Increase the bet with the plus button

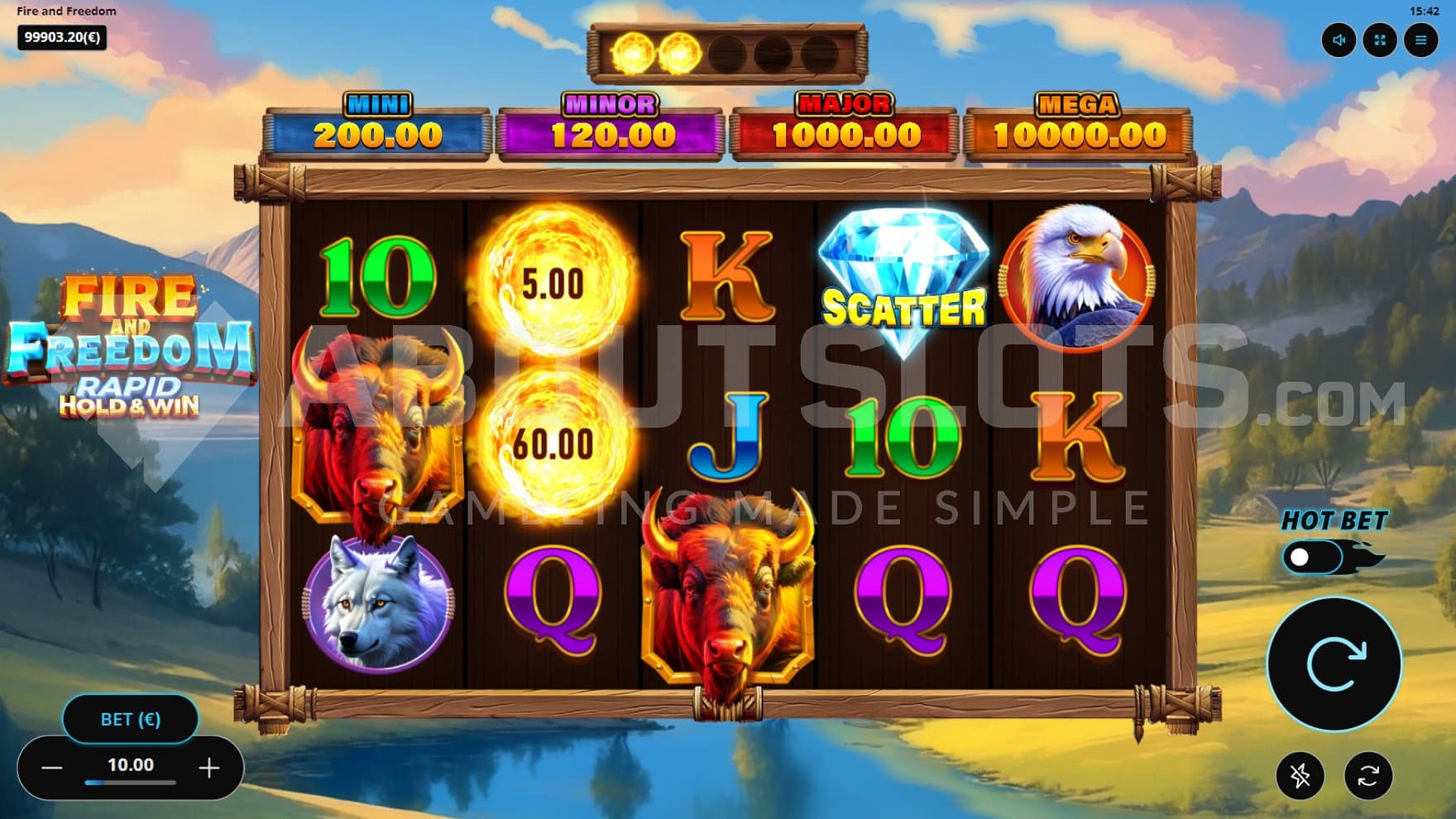209,769
